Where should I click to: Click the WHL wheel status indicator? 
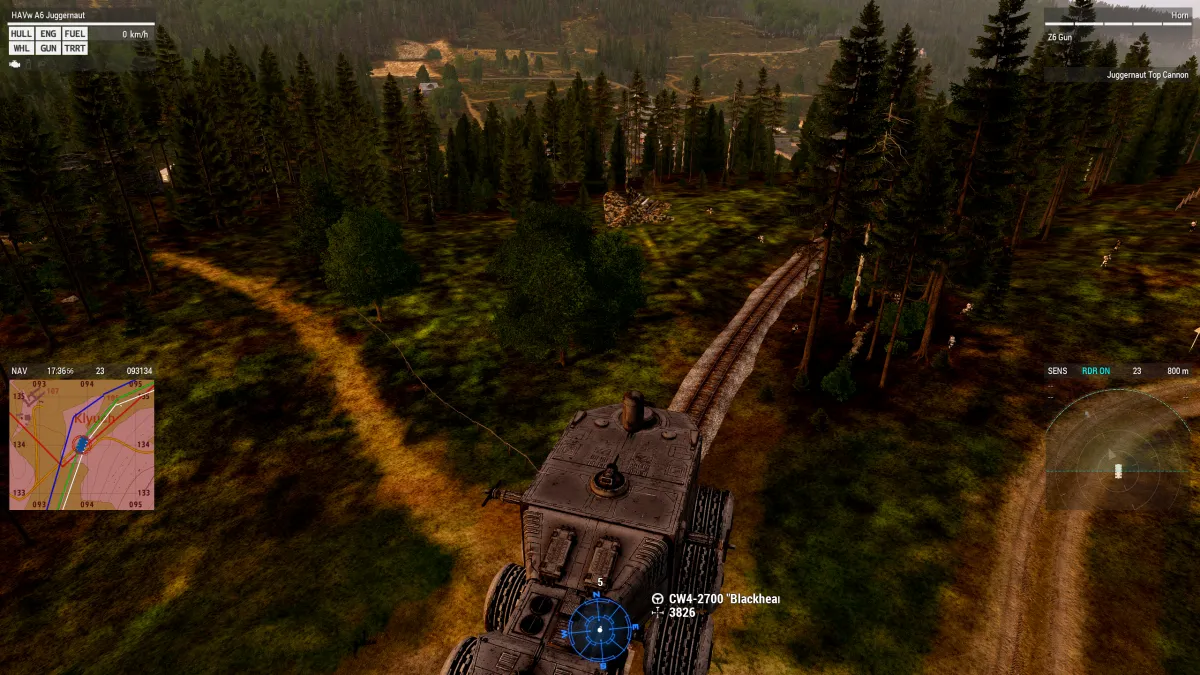(x=21, y=48)
